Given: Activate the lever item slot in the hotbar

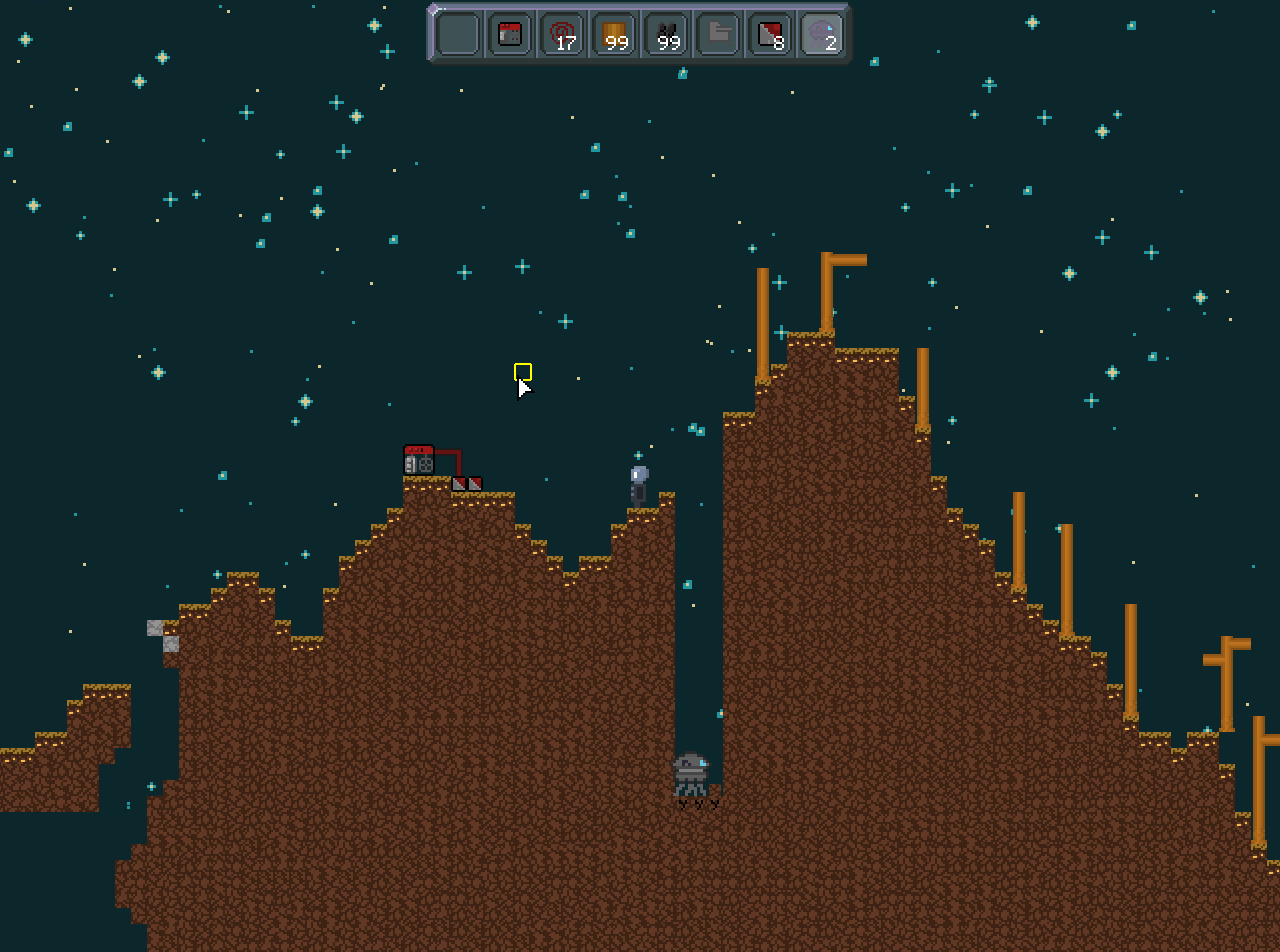Looking at the screenshot, I should 717,33.
